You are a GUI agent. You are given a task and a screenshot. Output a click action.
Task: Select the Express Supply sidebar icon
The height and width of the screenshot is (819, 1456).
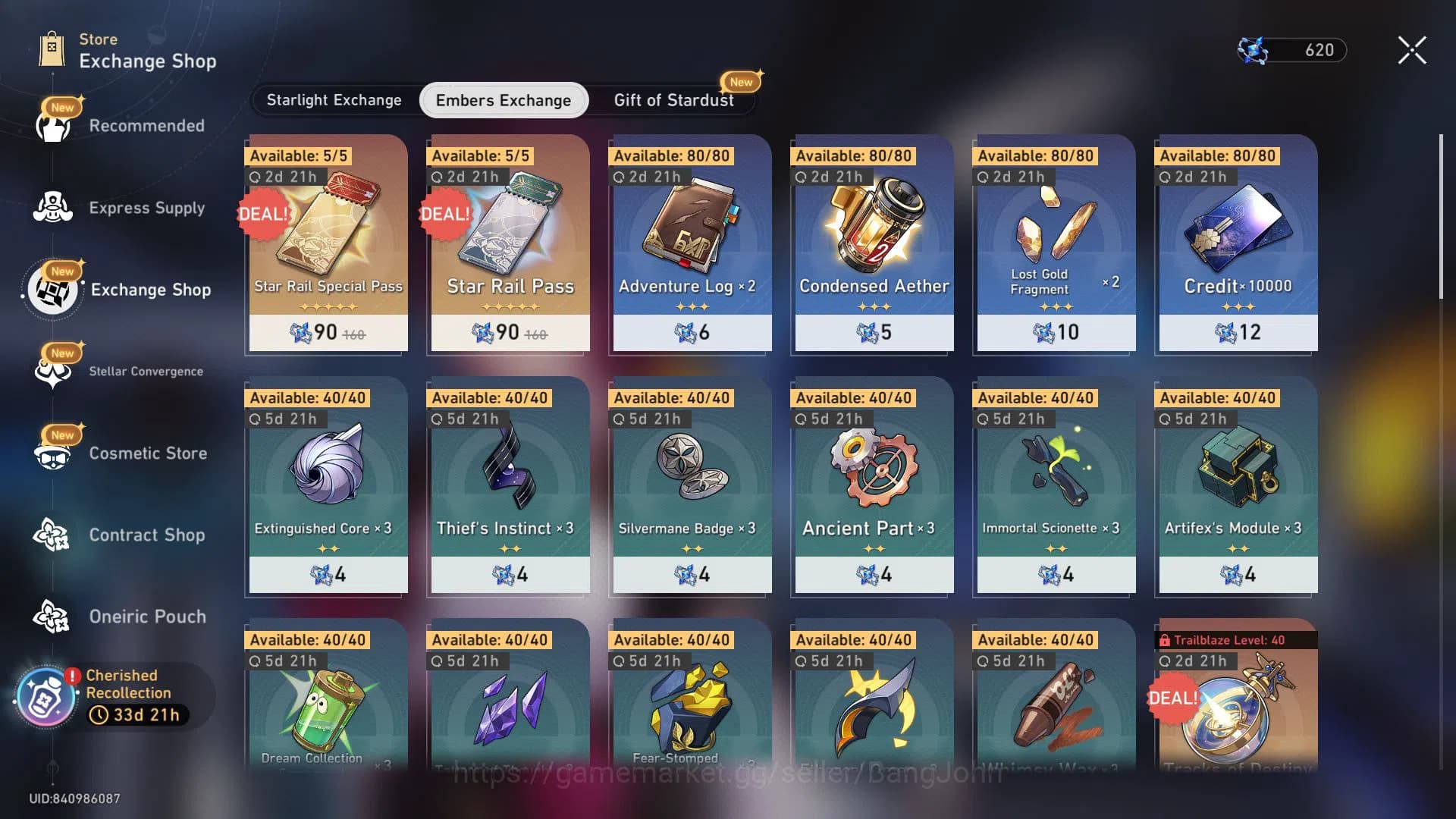point(52,208)
